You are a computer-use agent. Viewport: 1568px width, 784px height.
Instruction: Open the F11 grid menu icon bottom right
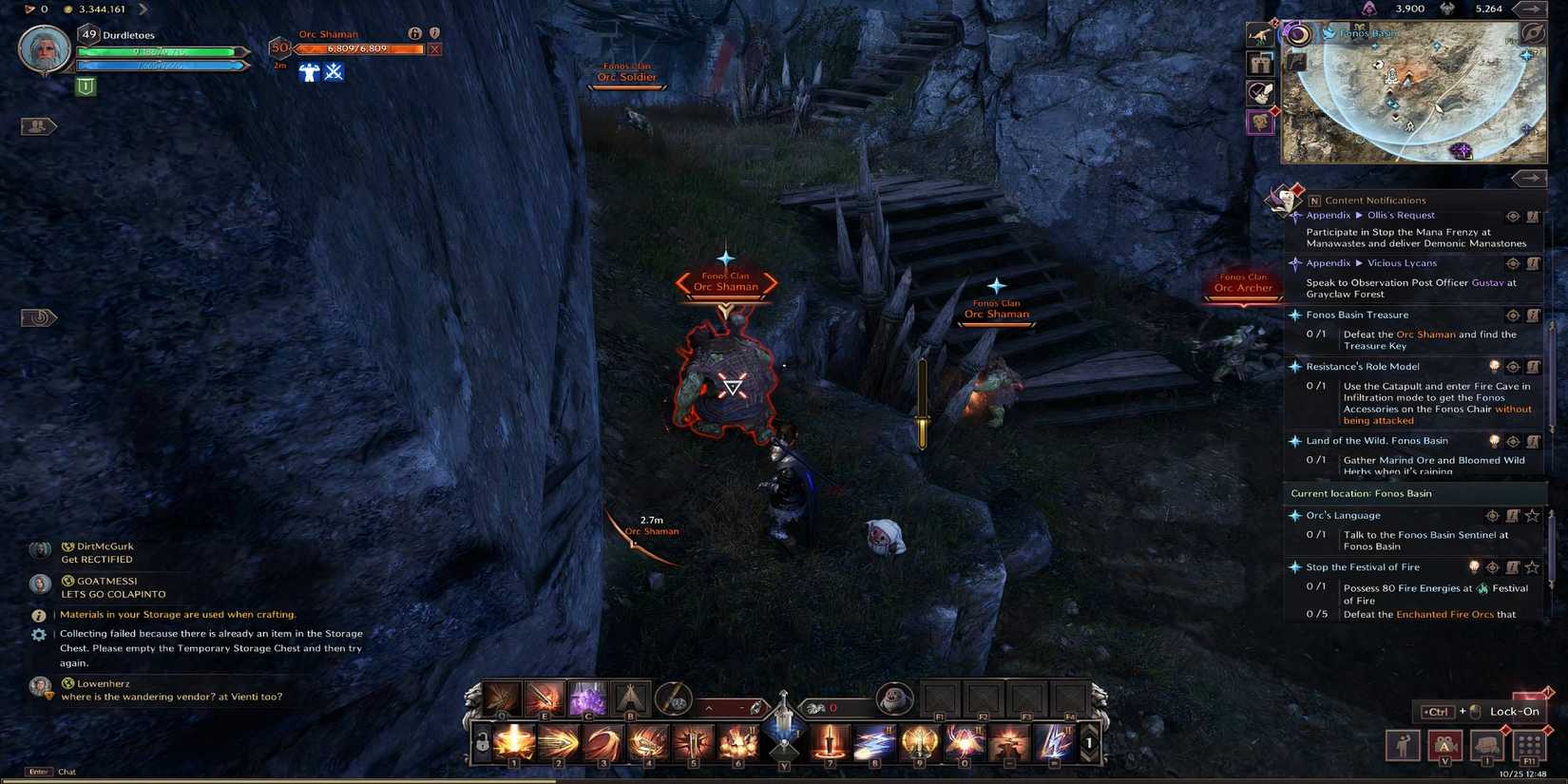click(1531, 747)
